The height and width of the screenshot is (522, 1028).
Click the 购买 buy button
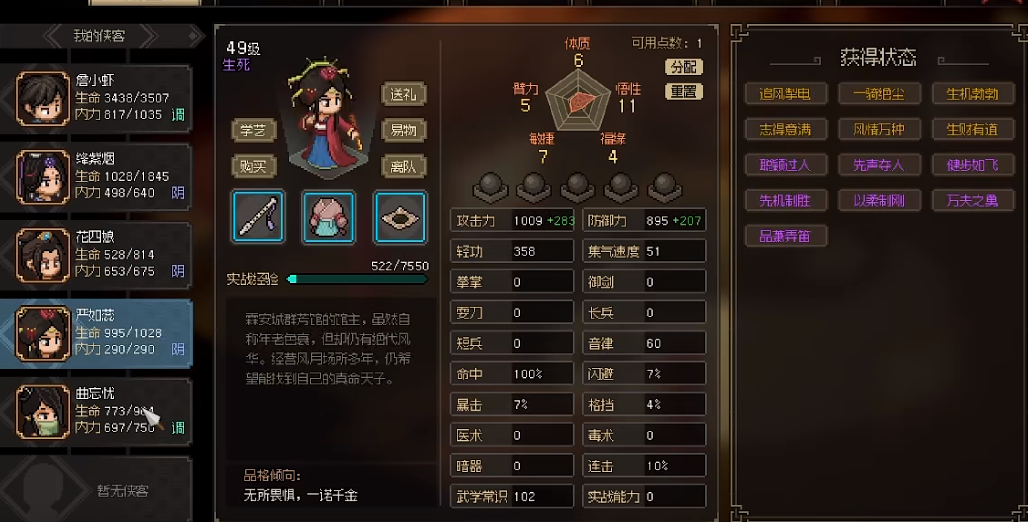click(254, 166)
